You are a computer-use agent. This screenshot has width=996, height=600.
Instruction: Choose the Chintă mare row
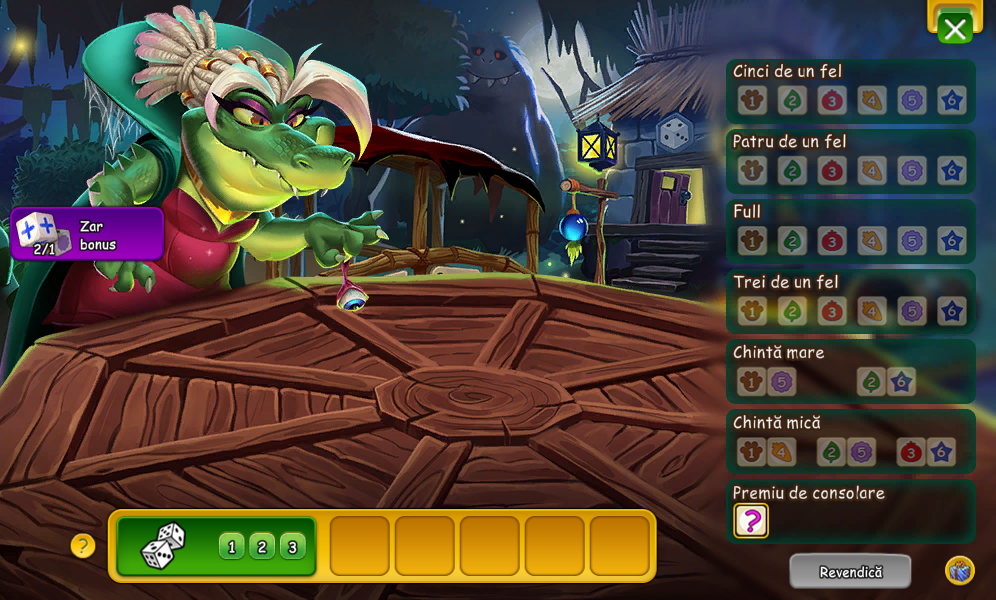click(850, 370)
